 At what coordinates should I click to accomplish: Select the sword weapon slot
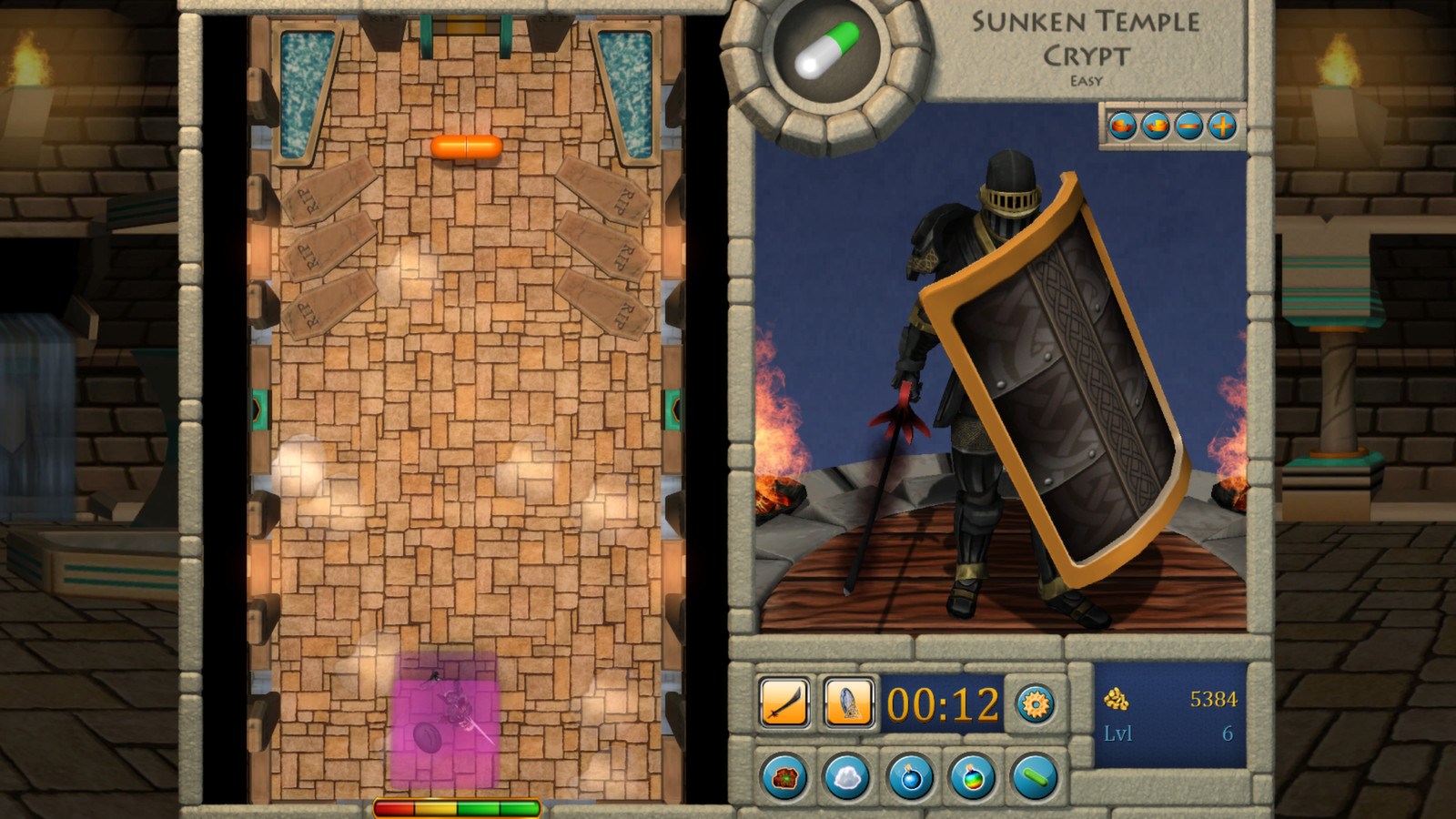784,702
